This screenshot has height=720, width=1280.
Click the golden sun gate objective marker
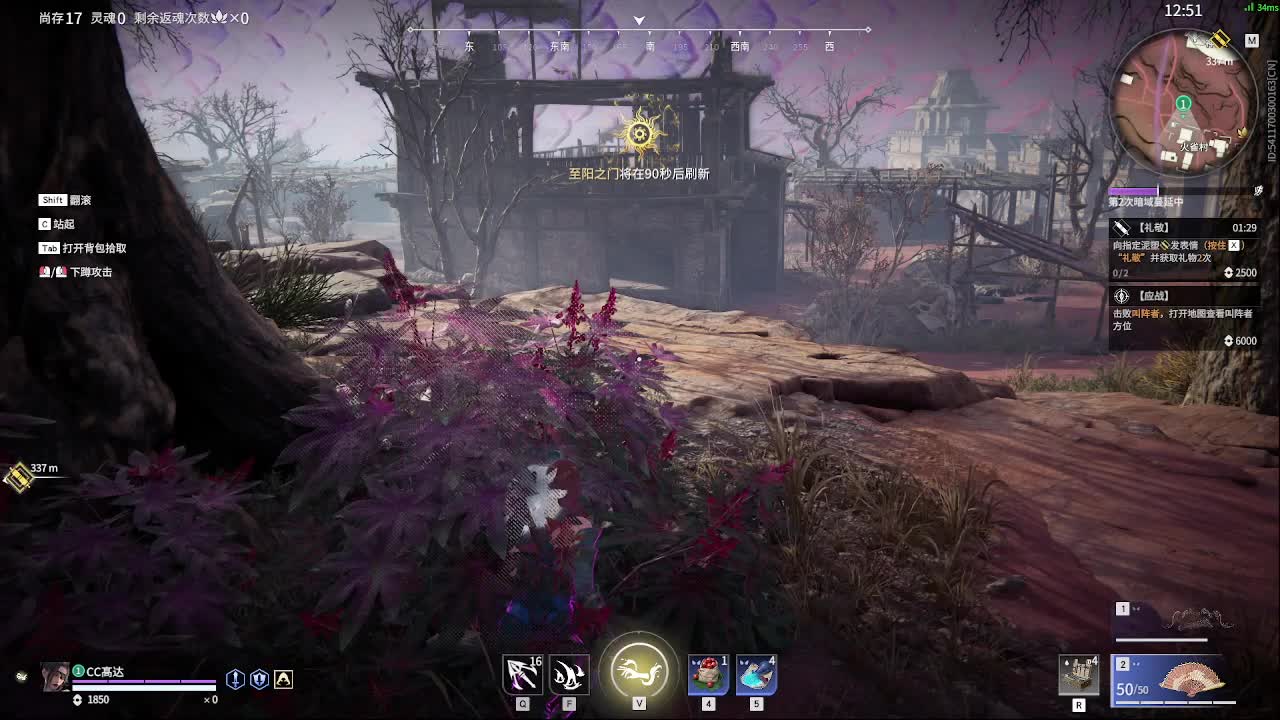[x=641, y=133]
